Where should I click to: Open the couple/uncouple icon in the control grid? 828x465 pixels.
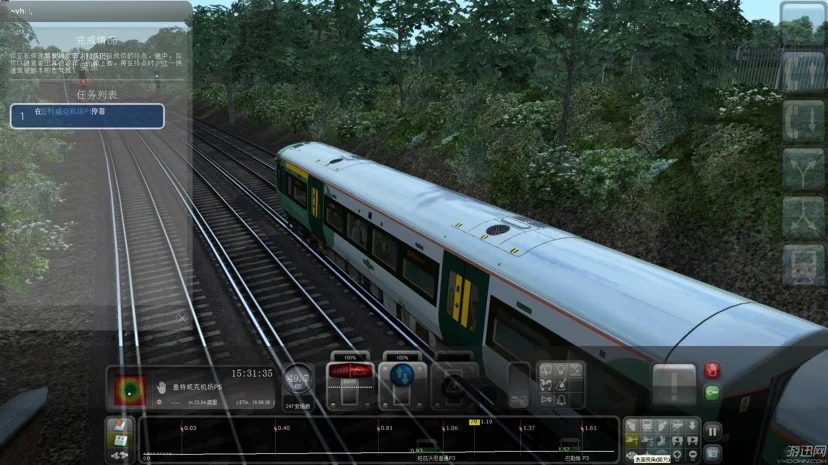[547, 385]
